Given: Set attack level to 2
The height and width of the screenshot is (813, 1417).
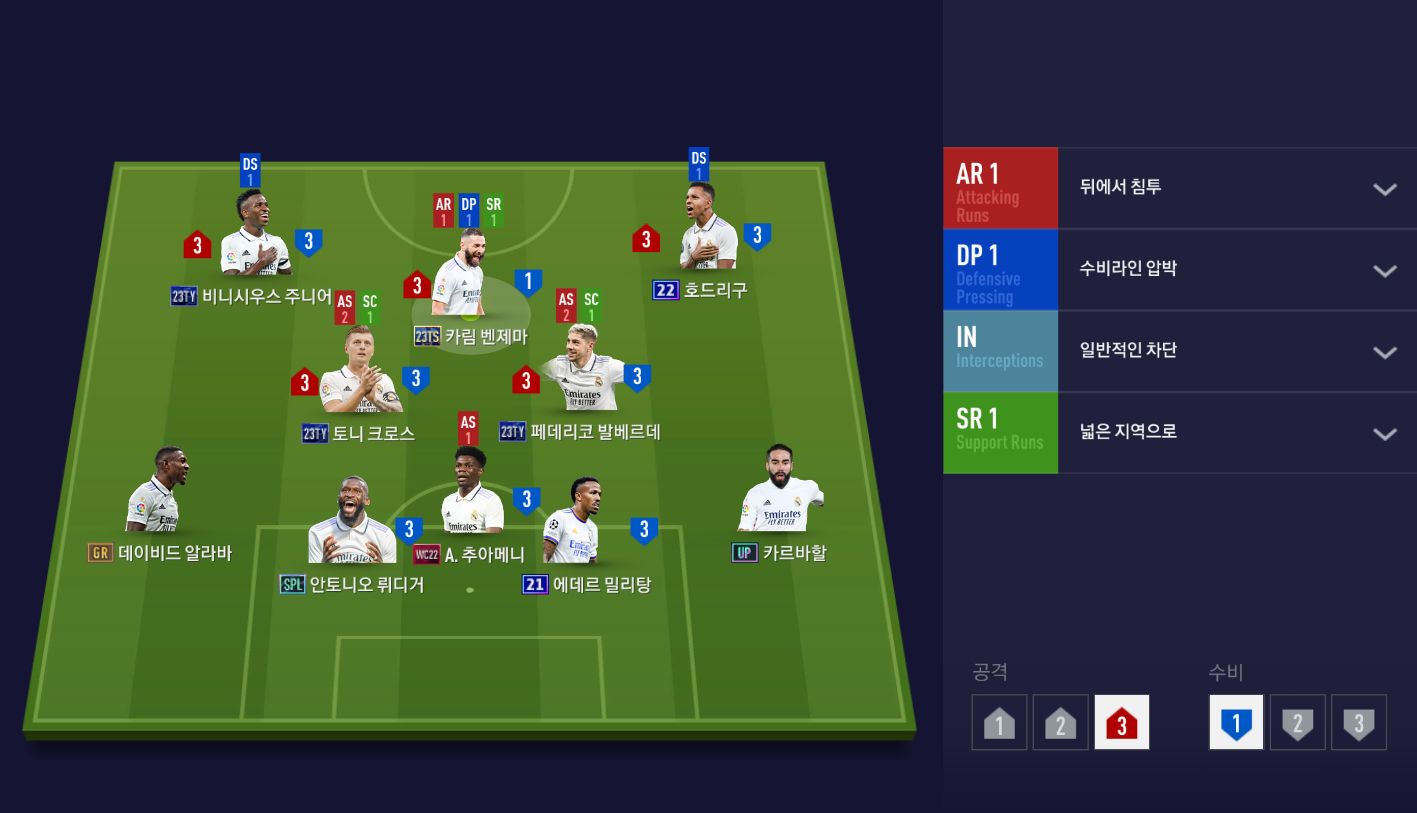Looking at the screenshot, I should click(1060, 722).
